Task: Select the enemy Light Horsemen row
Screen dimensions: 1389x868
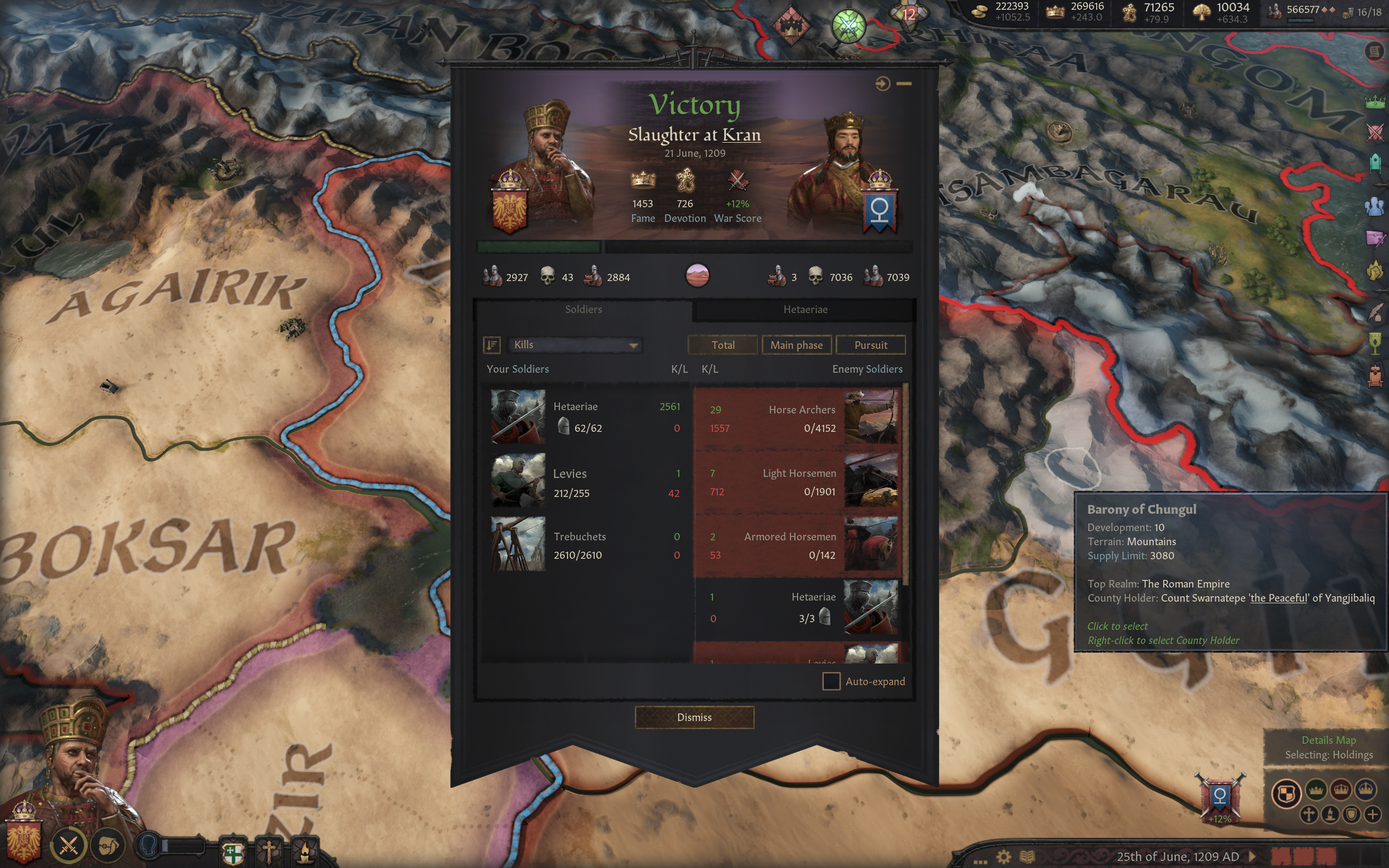Action: point(798,482)
